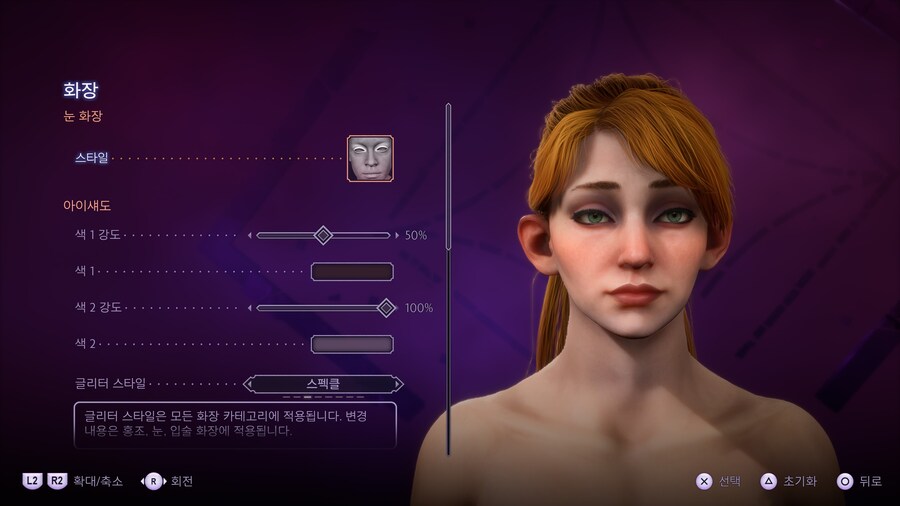Open the eye makeup style thumbnail

point(370,158)
